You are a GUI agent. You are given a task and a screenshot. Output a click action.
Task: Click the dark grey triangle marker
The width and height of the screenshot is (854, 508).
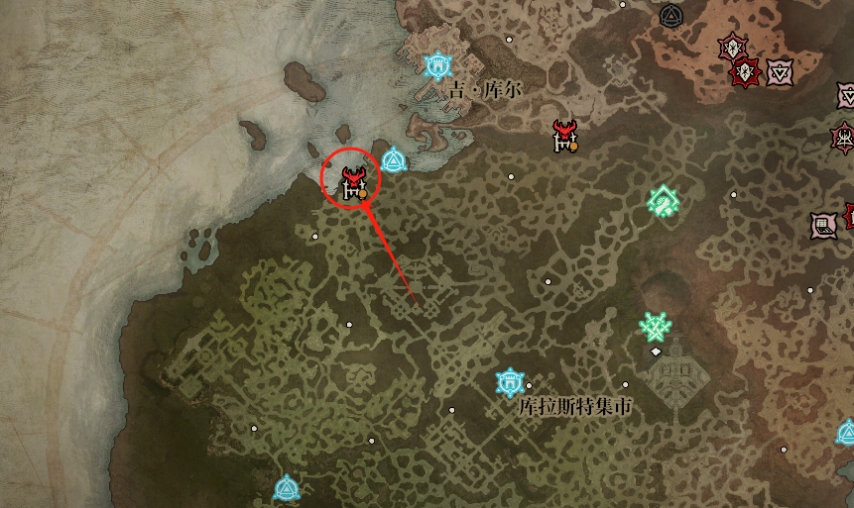click(x=671, y=15)
